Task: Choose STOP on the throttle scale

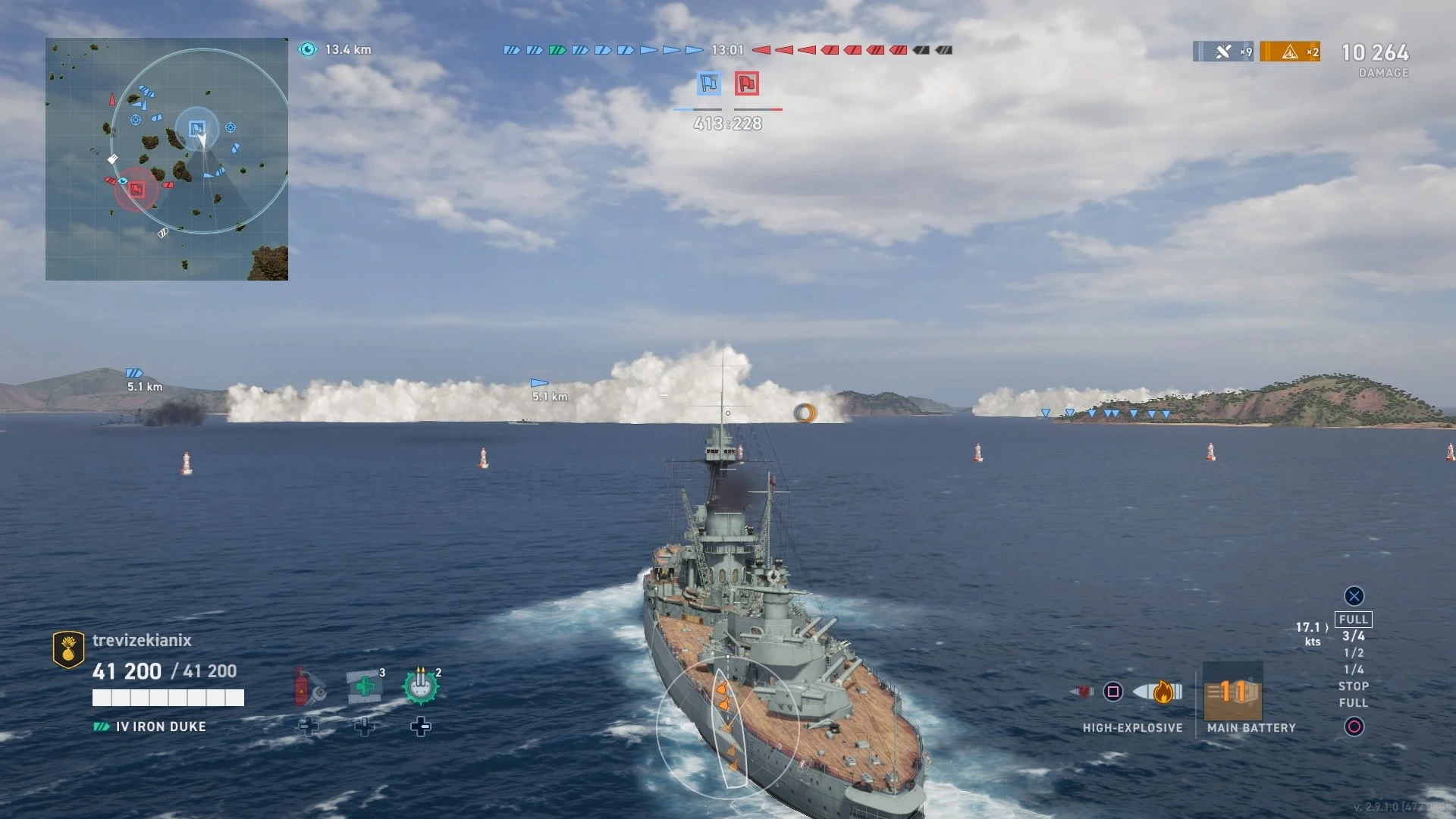Action: [1353, 686]
